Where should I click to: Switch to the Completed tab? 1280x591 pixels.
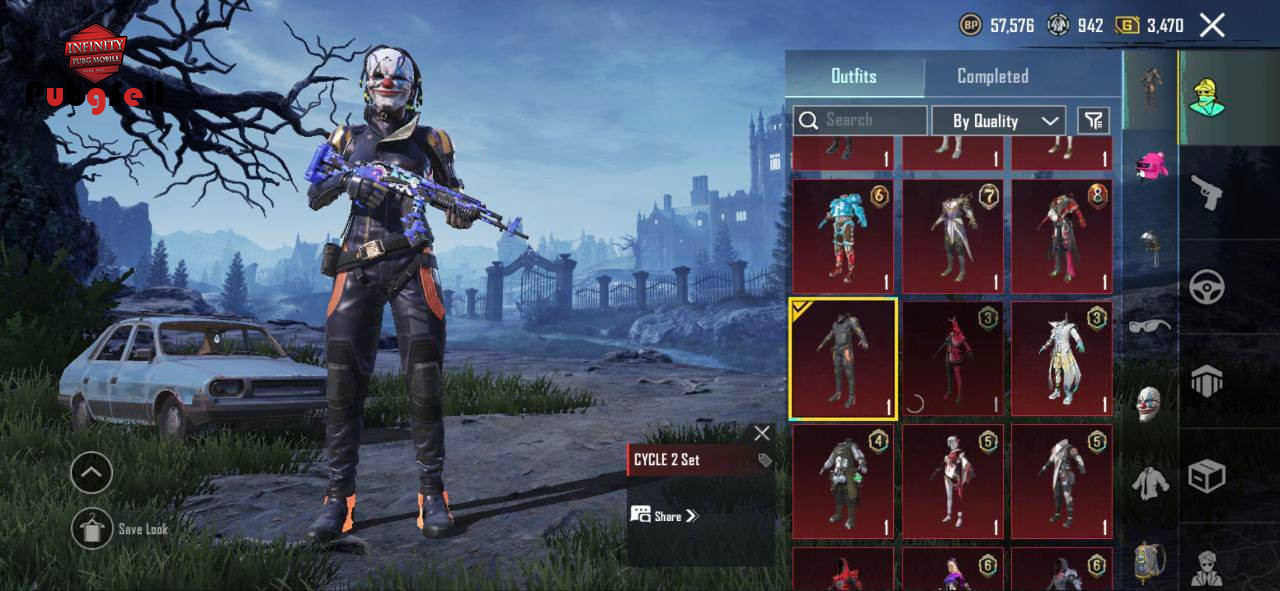[x=992, y=76]
